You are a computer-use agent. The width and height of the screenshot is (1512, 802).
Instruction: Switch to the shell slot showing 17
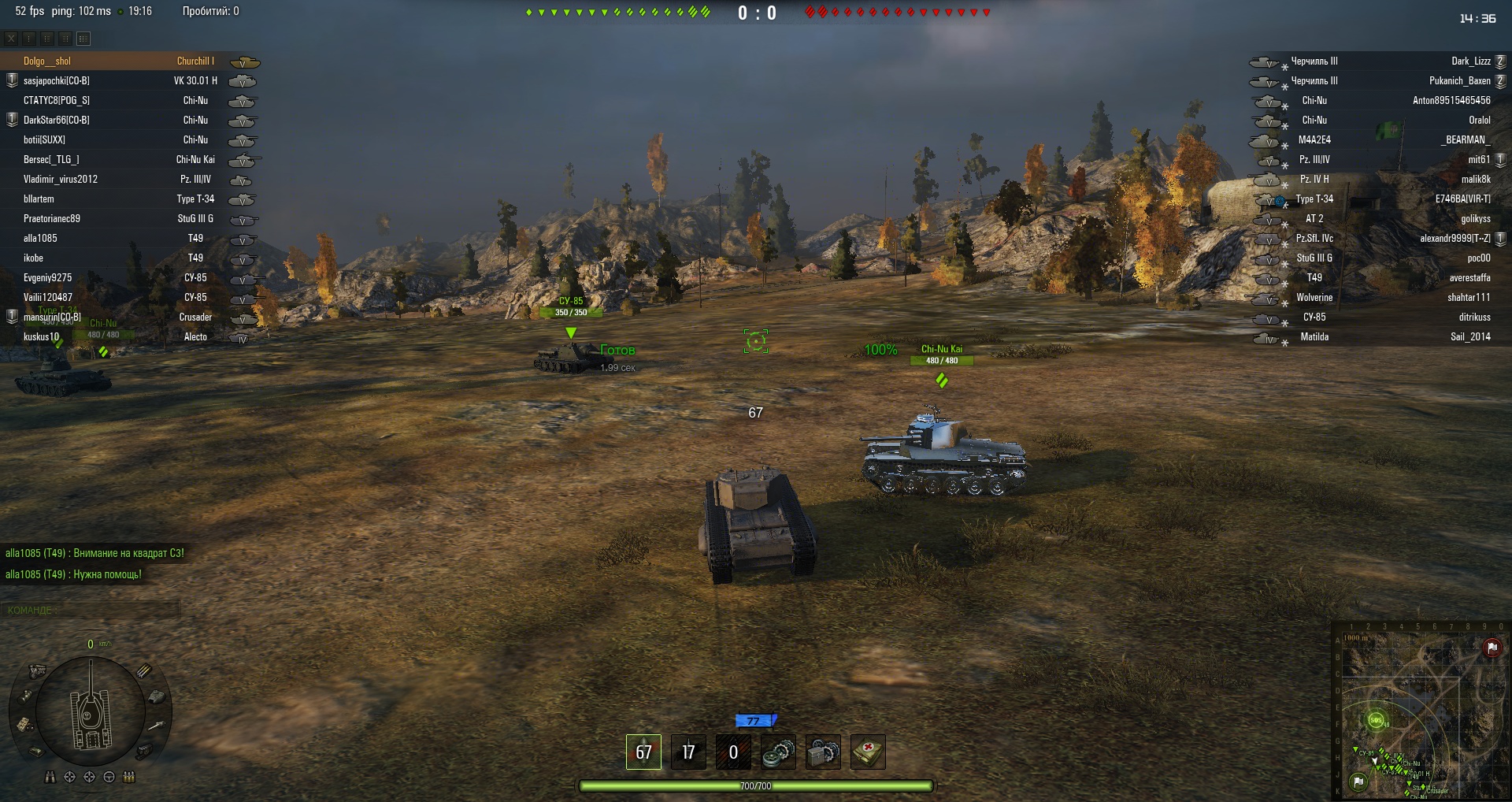tap(688, 752)
